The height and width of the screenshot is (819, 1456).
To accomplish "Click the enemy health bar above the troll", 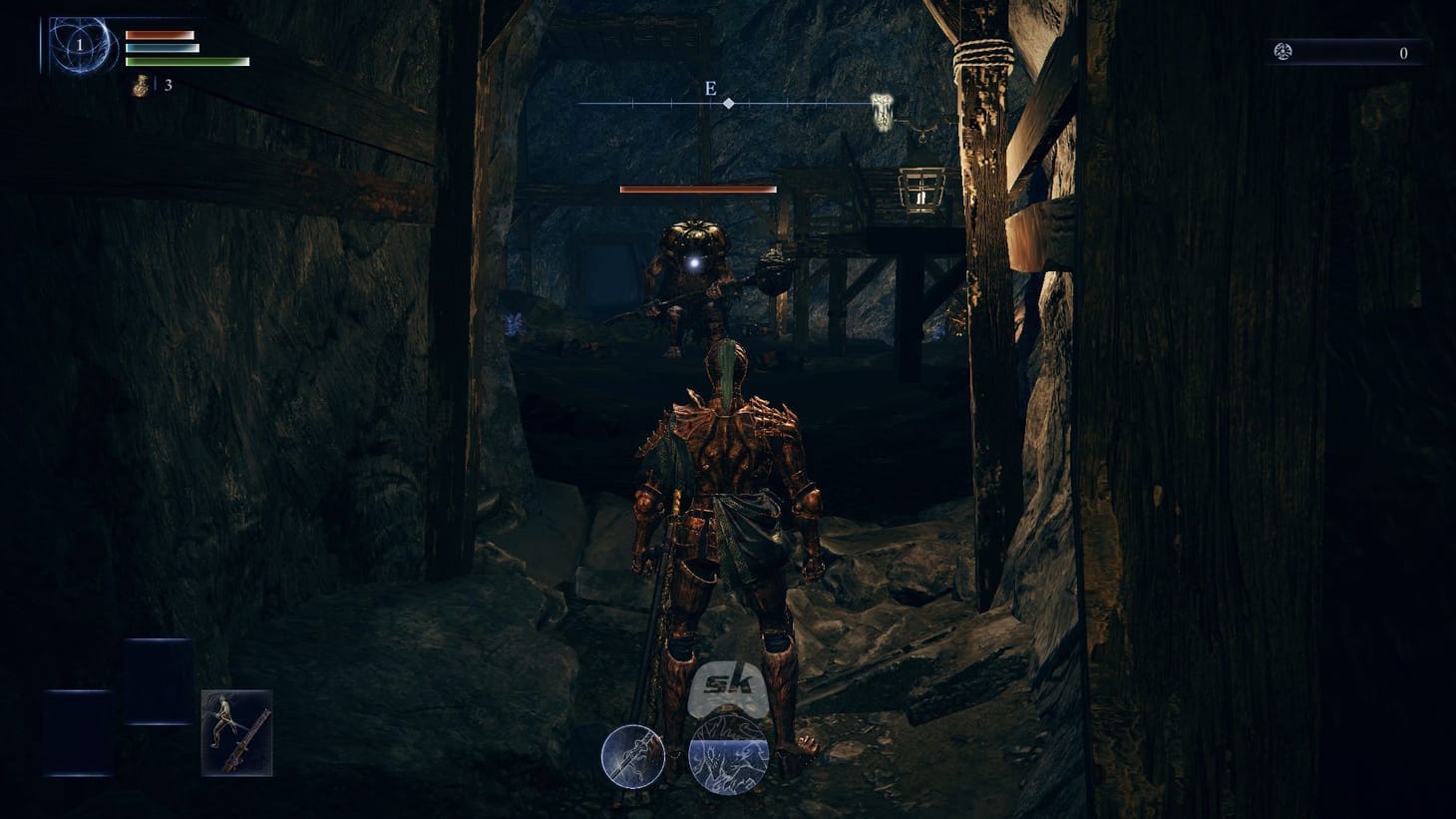I will pos(698,189).
